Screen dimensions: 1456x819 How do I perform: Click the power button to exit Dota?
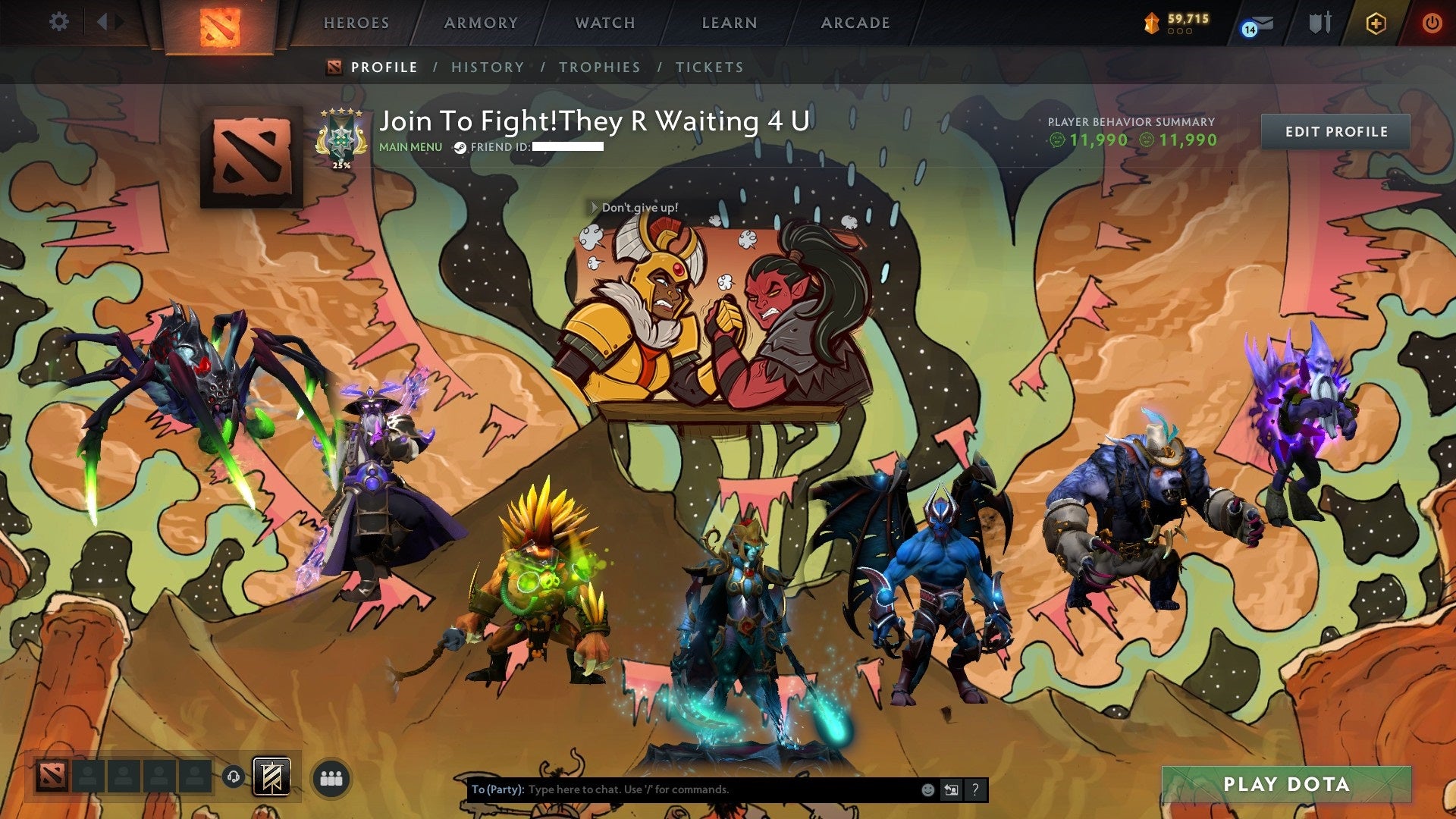1432,23
